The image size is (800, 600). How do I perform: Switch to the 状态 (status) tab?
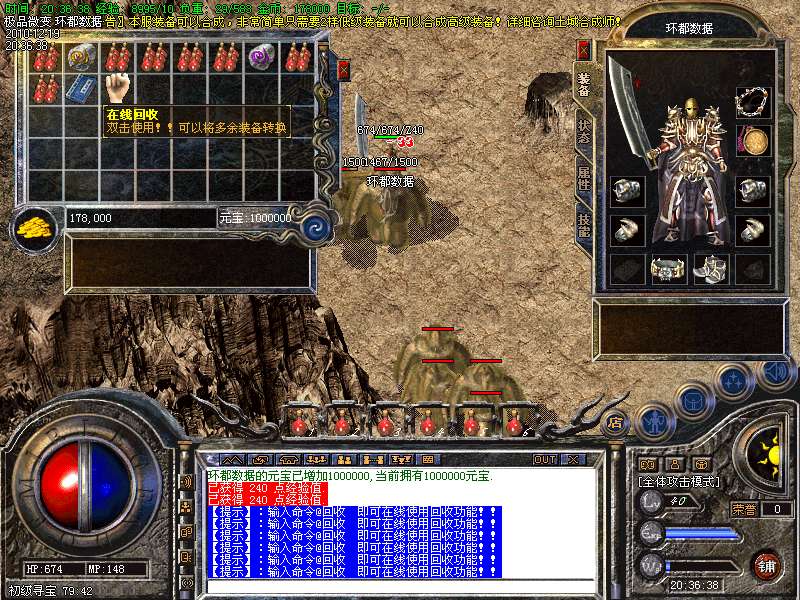[584, 133]
